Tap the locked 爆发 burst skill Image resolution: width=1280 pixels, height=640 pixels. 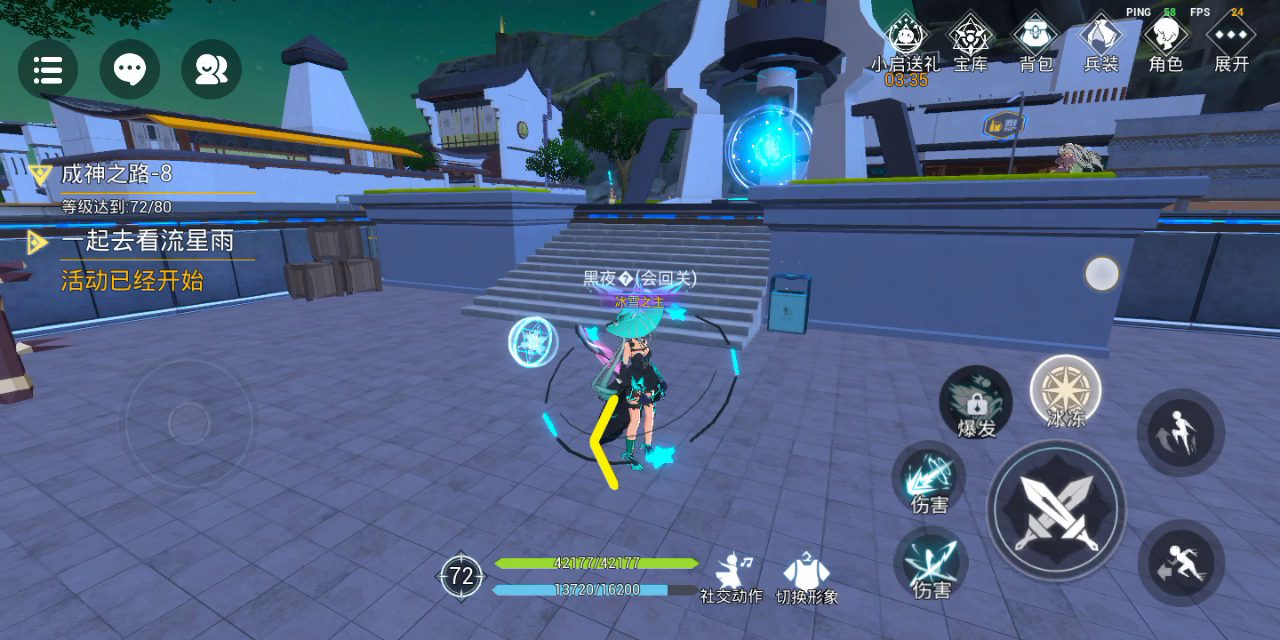[x=976, y=402]
